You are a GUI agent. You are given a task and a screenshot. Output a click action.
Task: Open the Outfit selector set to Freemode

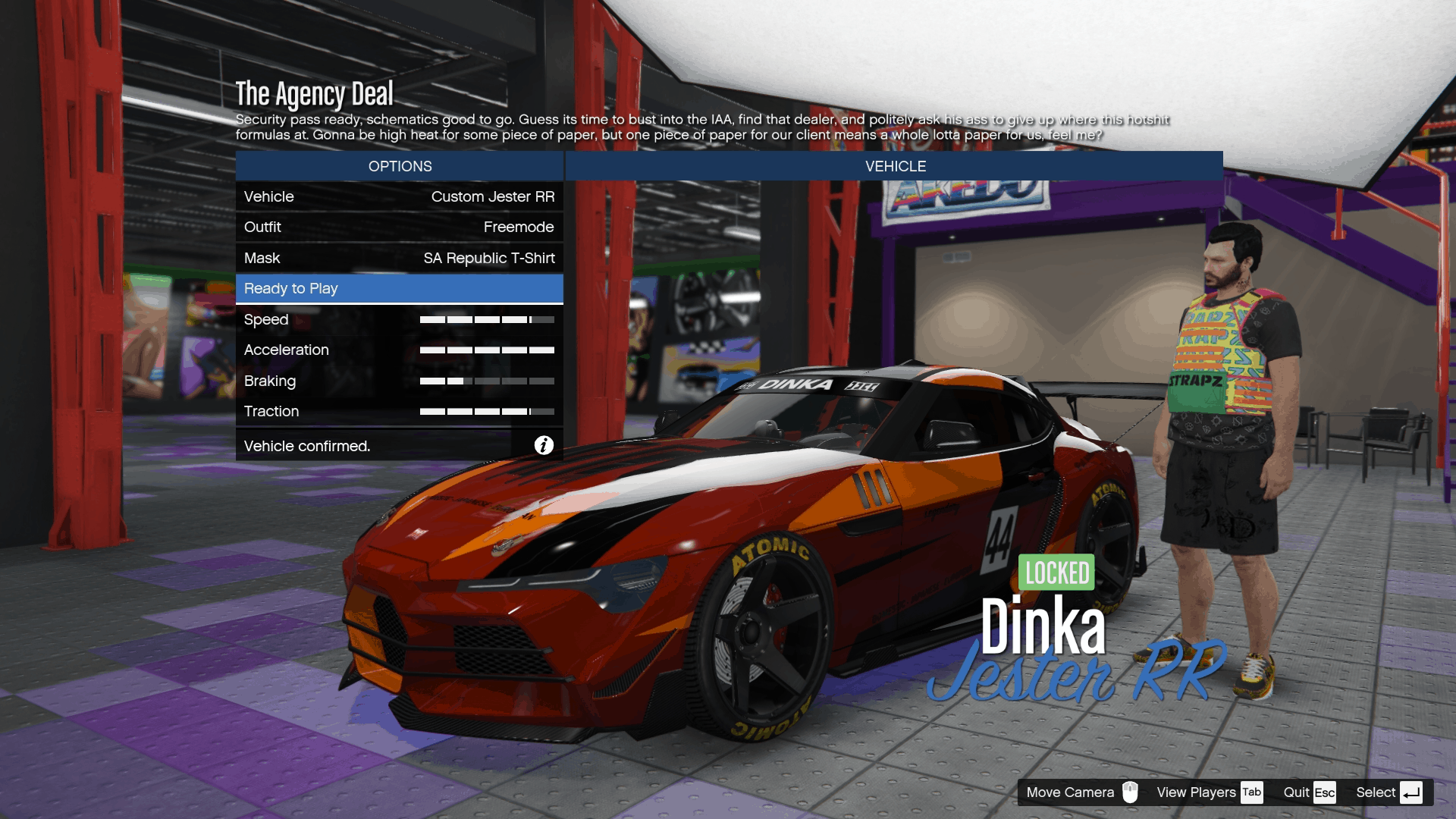(x=400, y=227)
